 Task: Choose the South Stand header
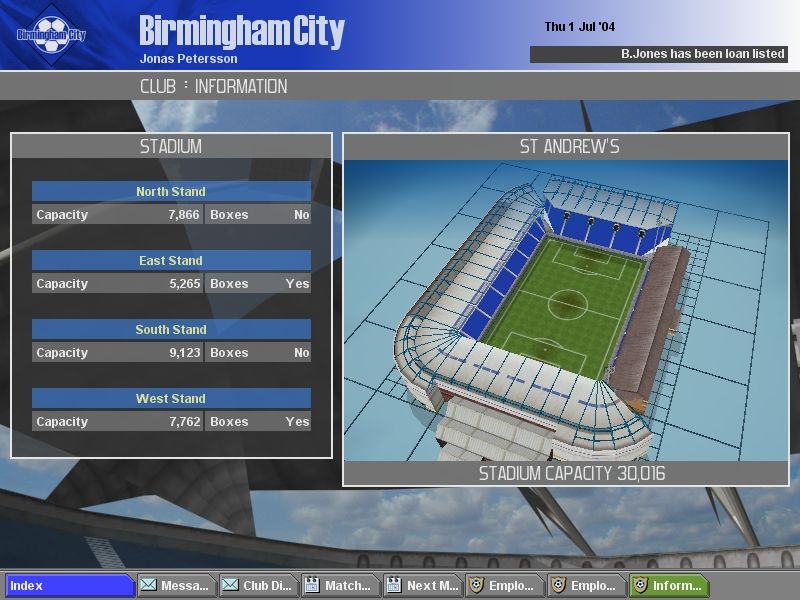[171, 329]
